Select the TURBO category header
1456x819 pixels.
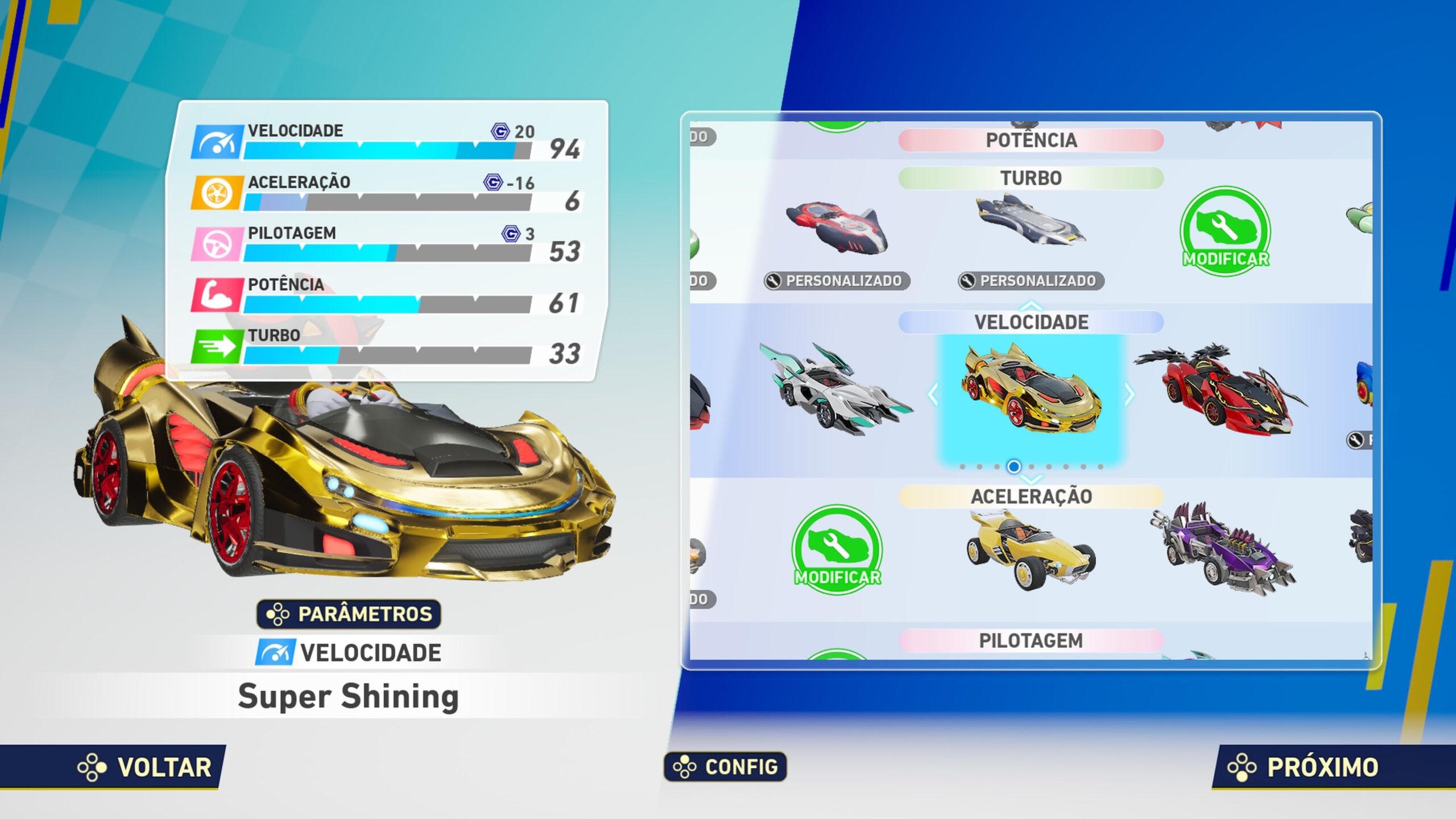pos(1031,178)
